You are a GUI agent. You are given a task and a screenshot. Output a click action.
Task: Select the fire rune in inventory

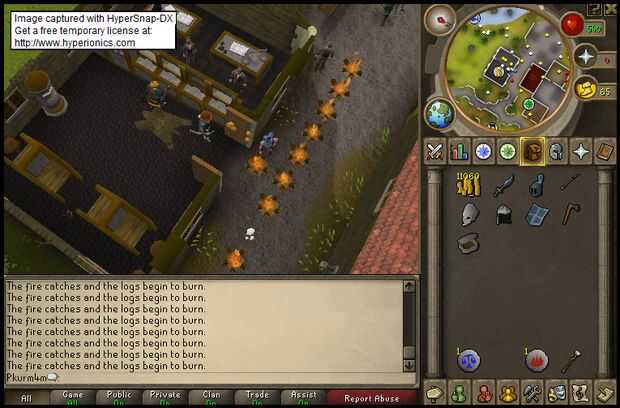coord(535,359)
